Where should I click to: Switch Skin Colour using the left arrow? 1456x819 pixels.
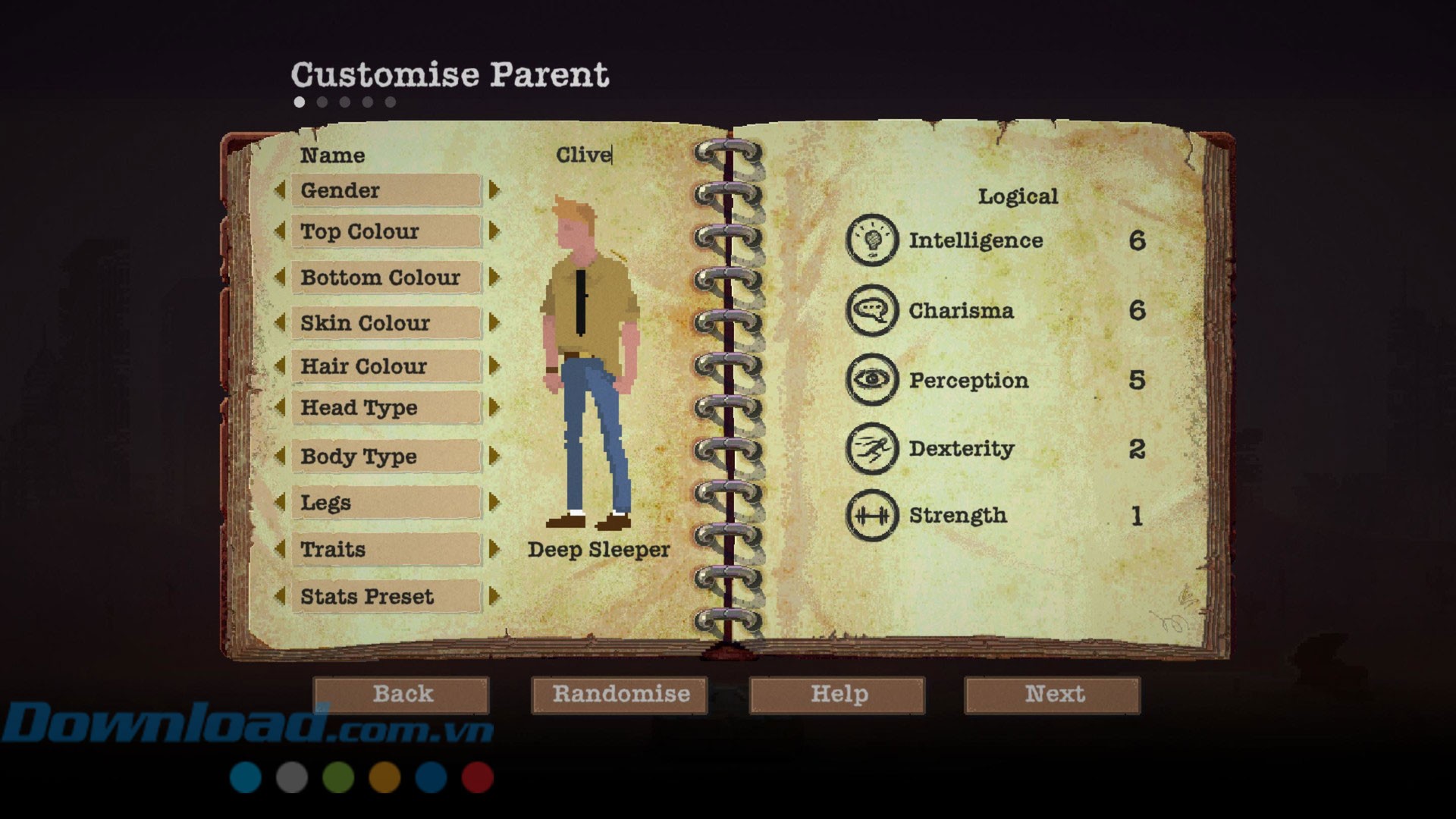[x=280, y=322]
